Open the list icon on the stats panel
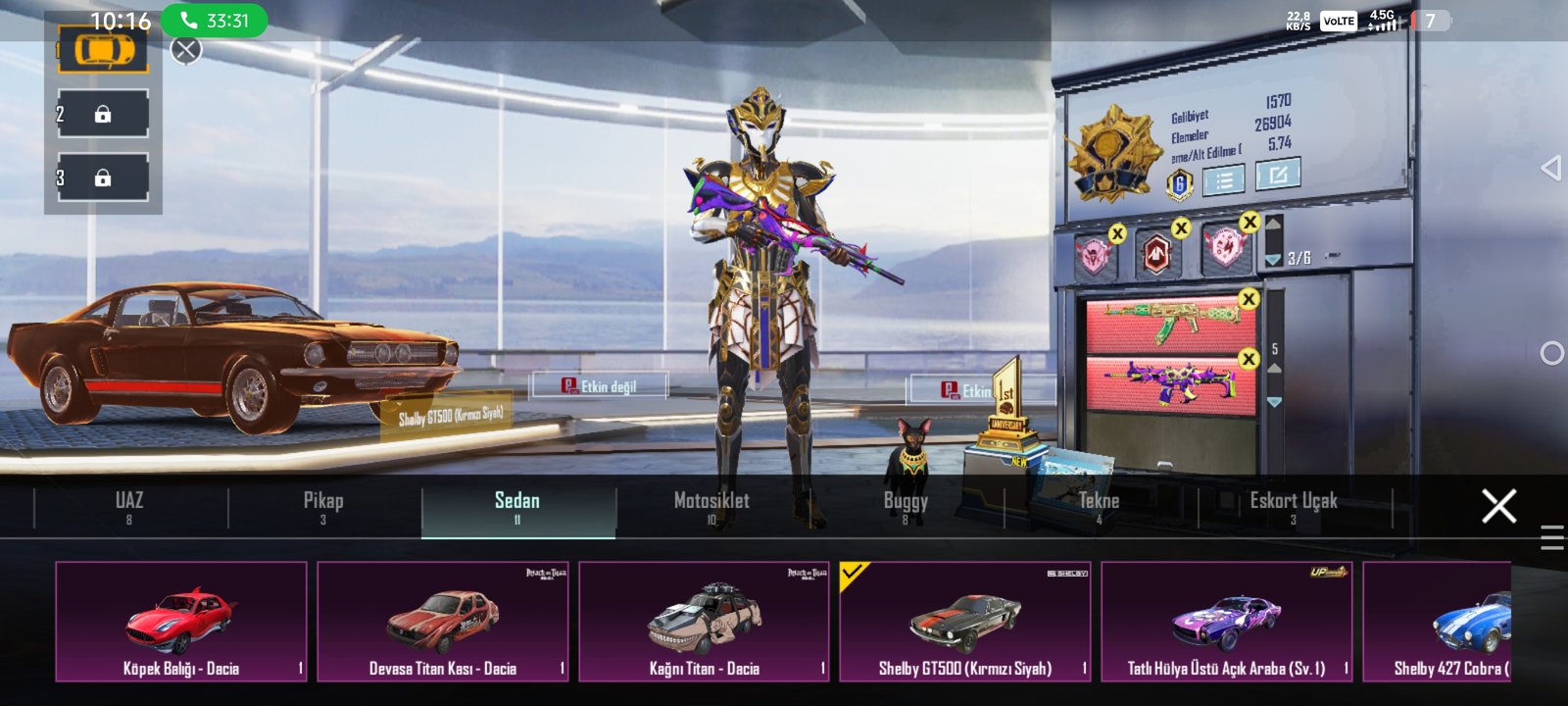The image size is (1568, 706). [x=1224, y=180]
